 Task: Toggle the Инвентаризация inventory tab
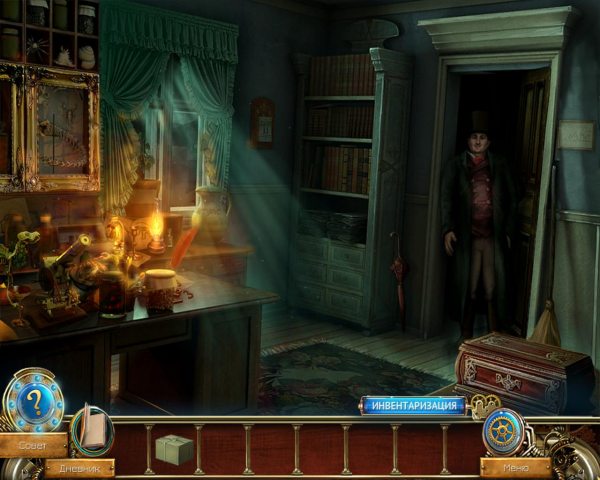click(413, 405)
